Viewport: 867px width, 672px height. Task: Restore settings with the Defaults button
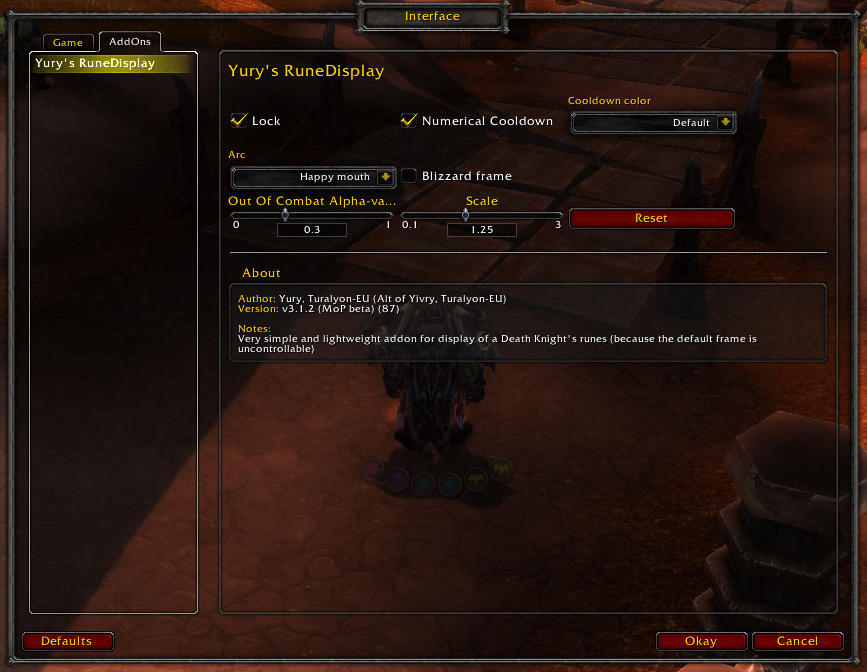67,641
